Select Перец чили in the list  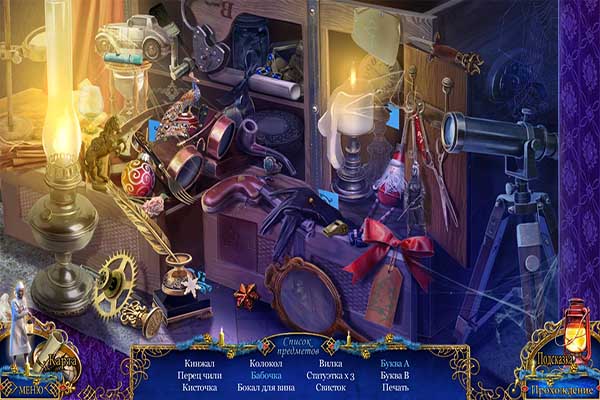200,375
